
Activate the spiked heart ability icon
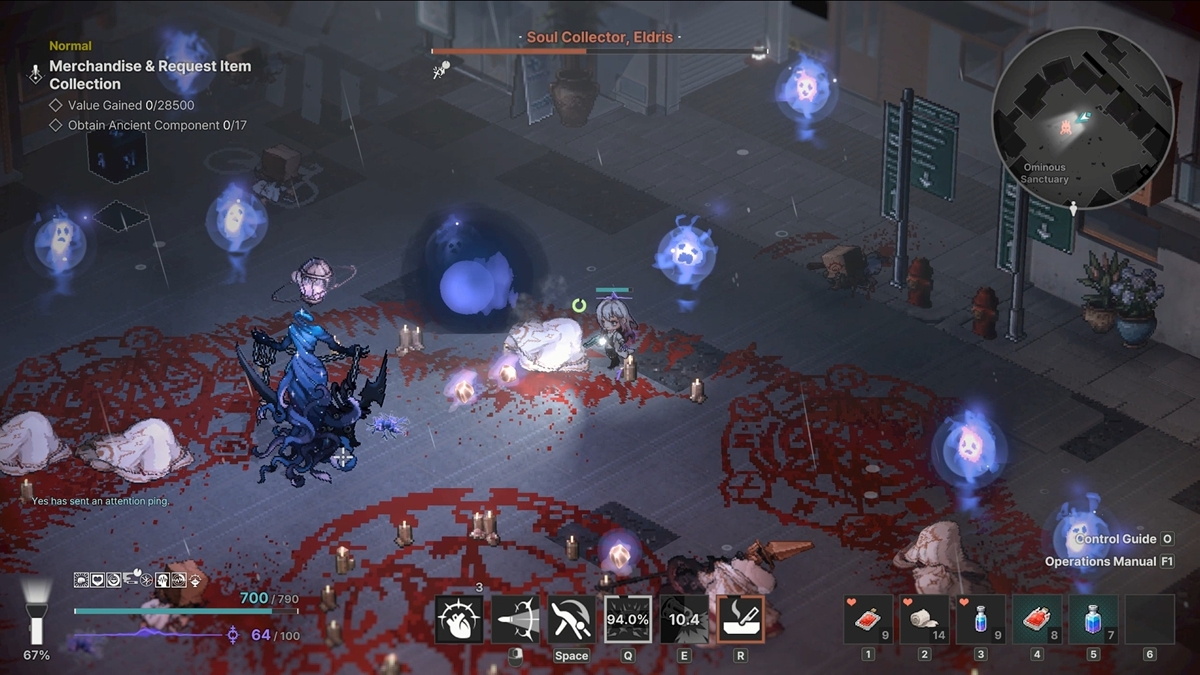(460, 620)
